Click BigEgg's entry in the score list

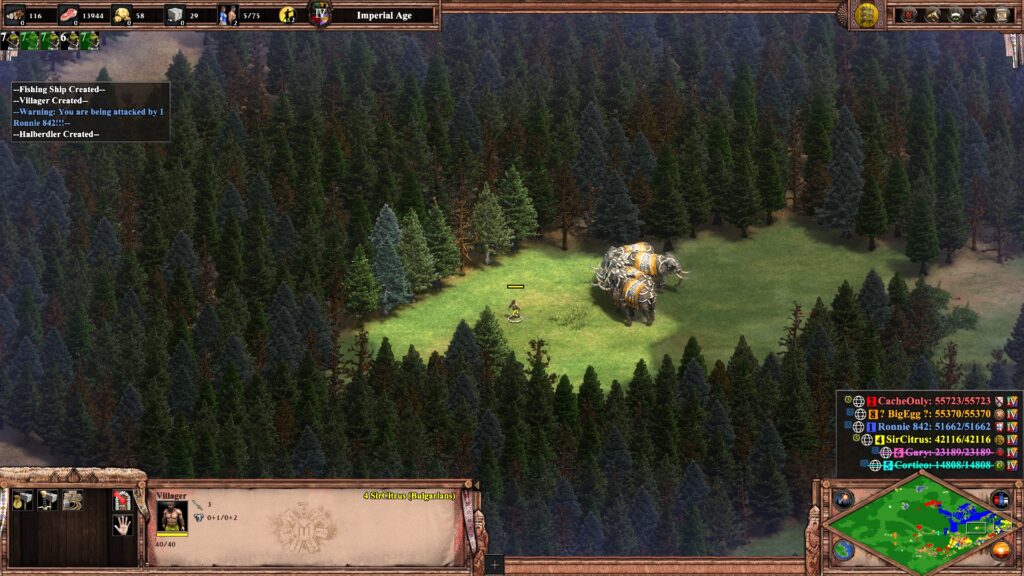(920, 413)
